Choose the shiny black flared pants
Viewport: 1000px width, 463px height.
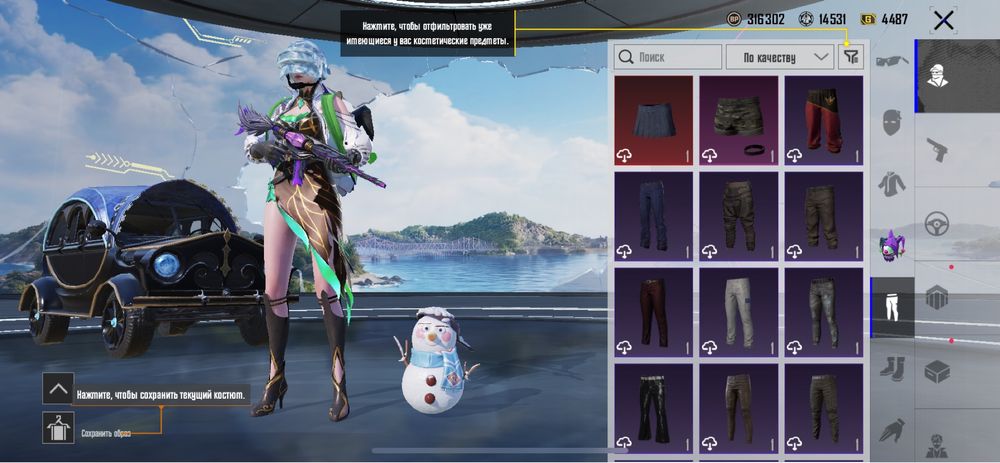pyautogui.click(x=654, y=406)
